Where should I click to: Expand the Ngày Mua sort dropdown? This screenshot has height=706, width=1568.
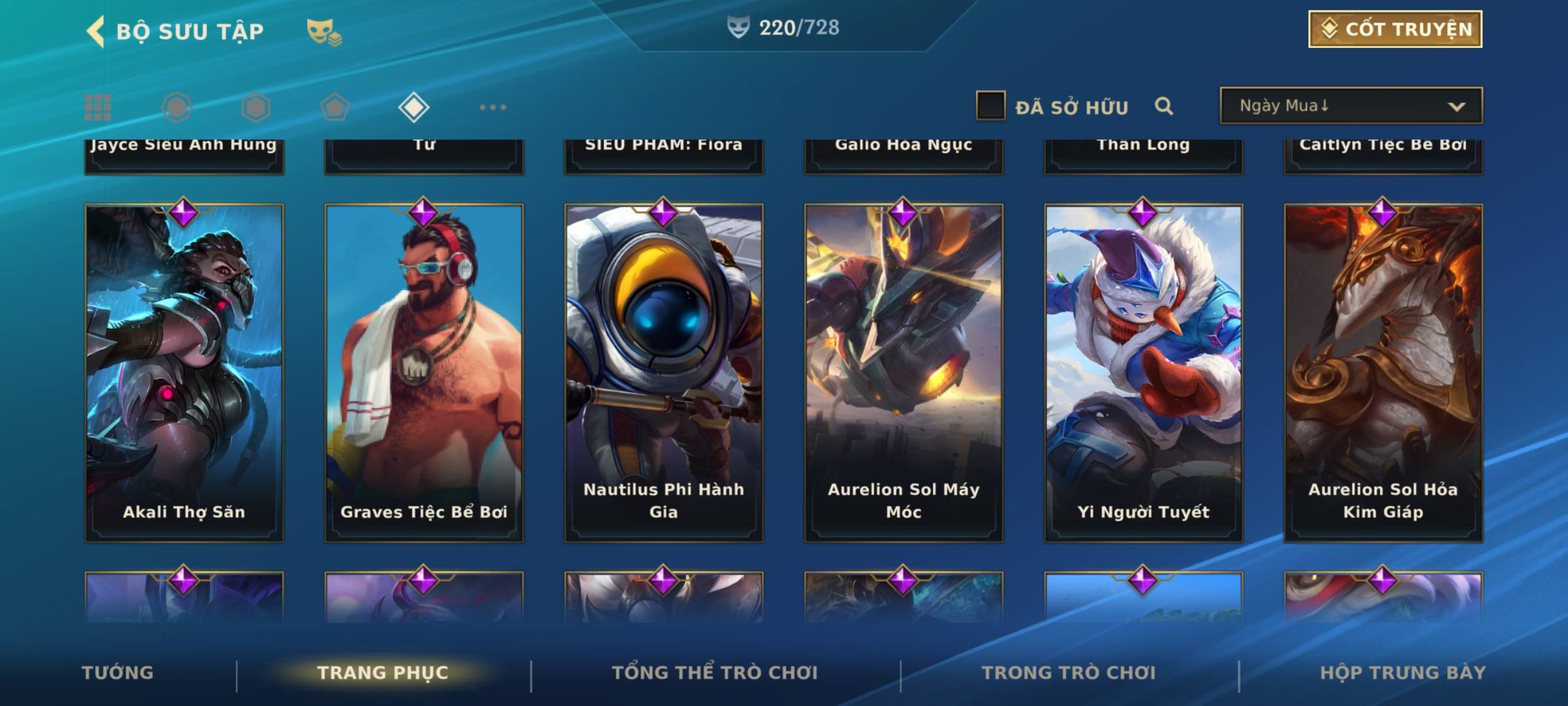pos(1350,106)
